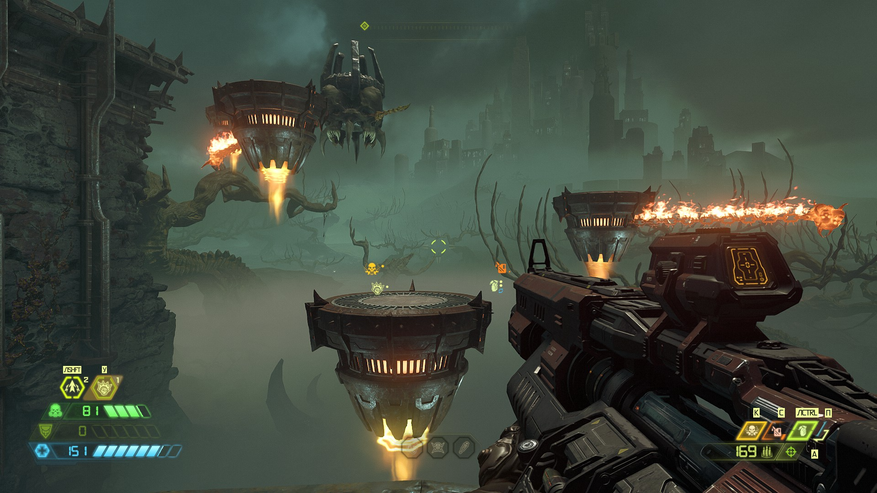Use the chainsaw fuel can icon
The height and width of the screenshot is (493, 877).
(x=776, y=432)
